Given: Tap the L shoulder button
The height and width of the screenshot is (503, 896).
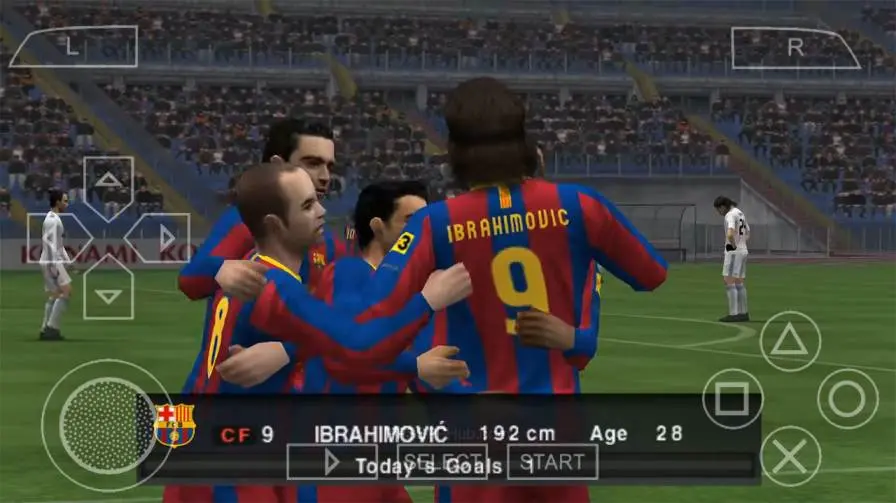Looking at the screenshot, I should 73,46.
